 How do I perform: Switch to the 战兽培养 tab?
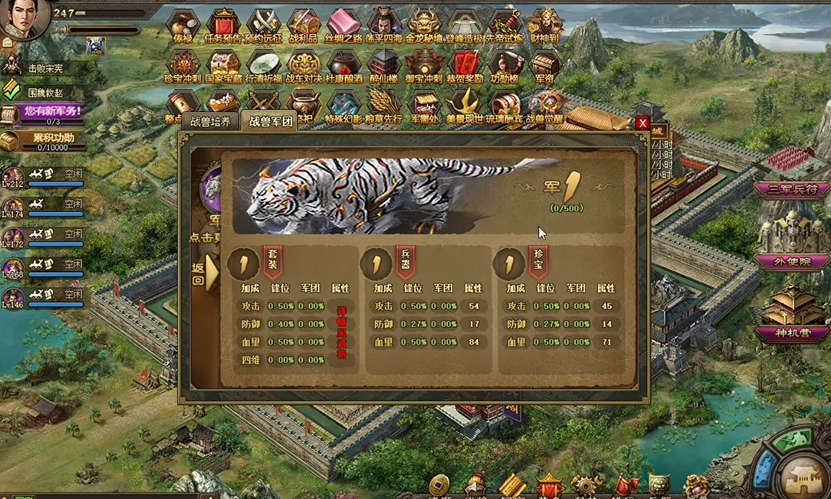(210, 122)
